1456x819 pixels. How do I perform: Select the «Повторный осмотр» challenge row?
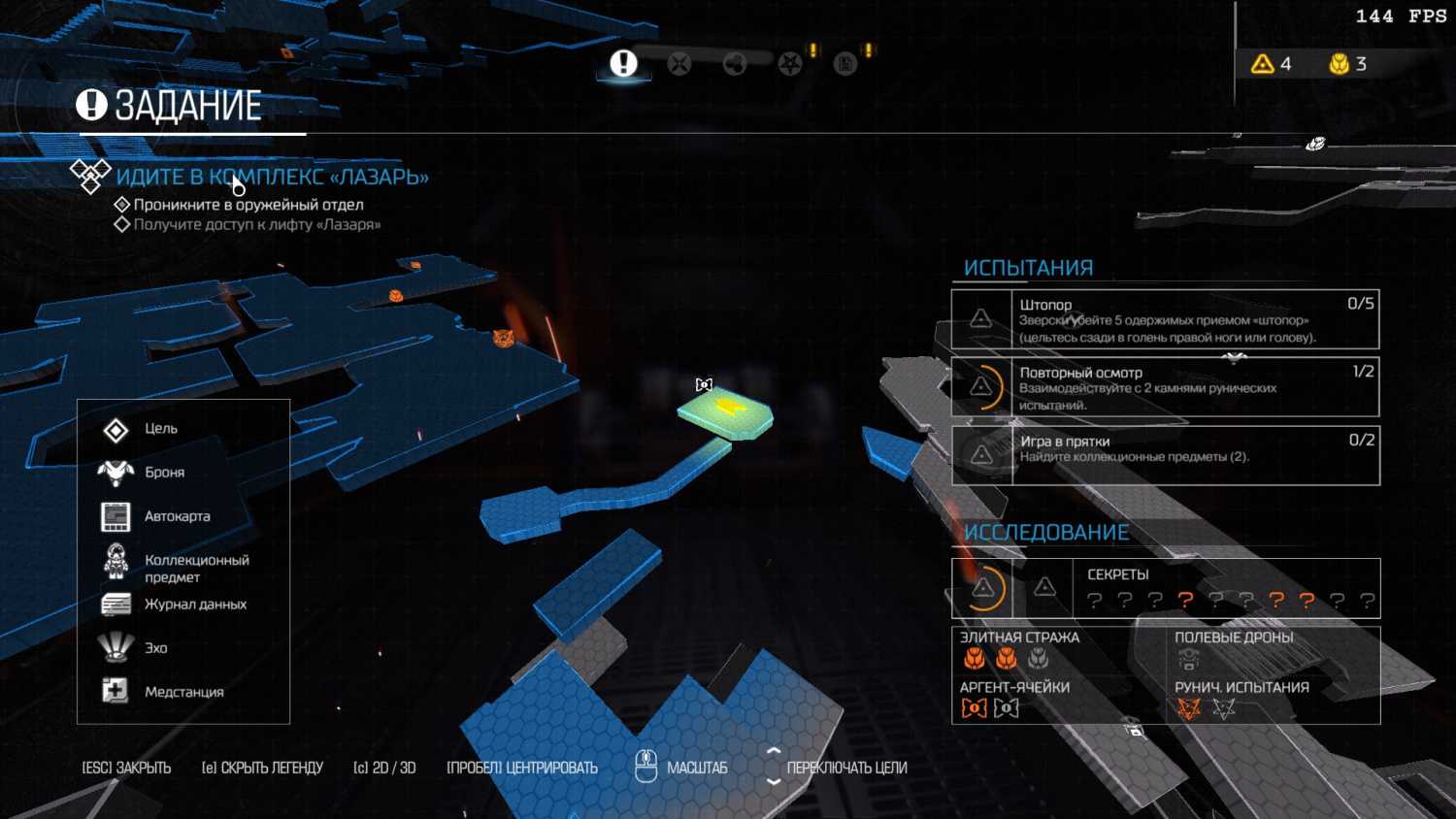coord(1165,387)
